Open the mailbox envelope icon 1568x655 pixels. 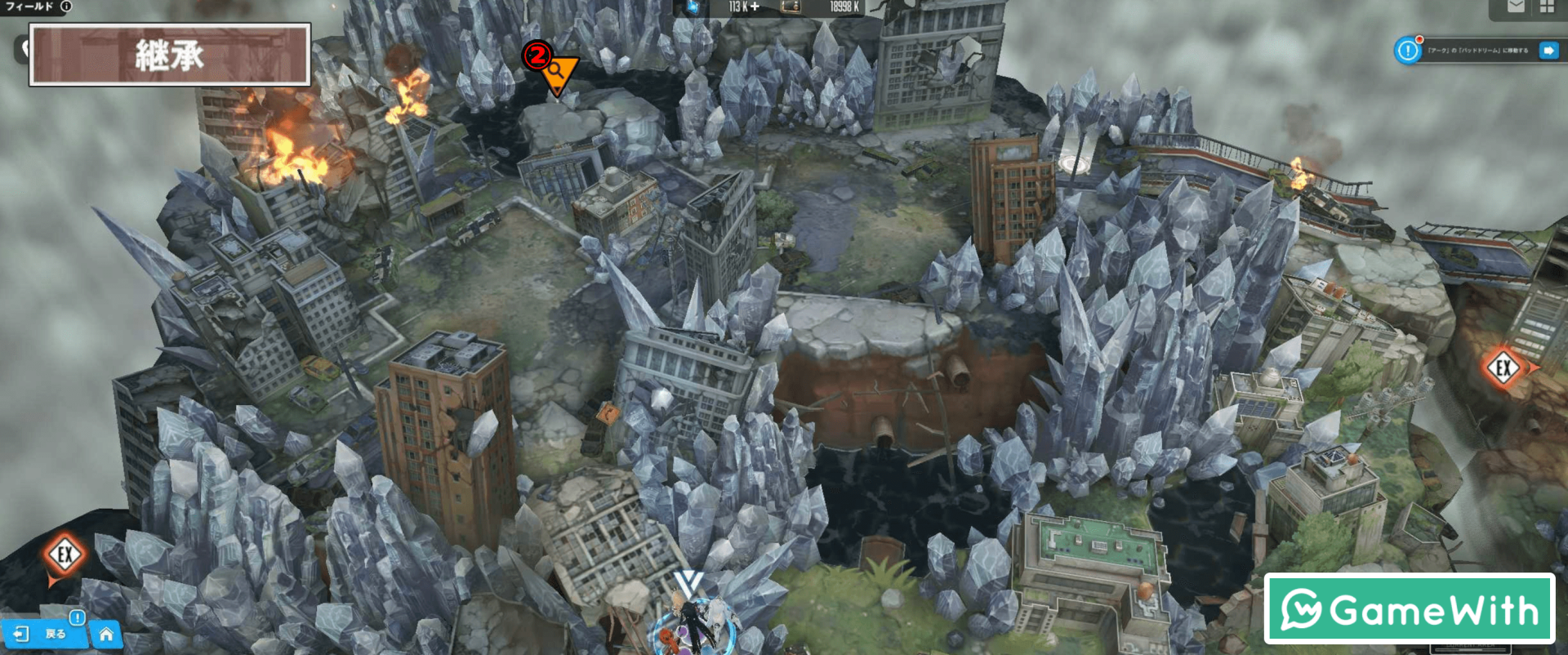(x=1516, y=7)
